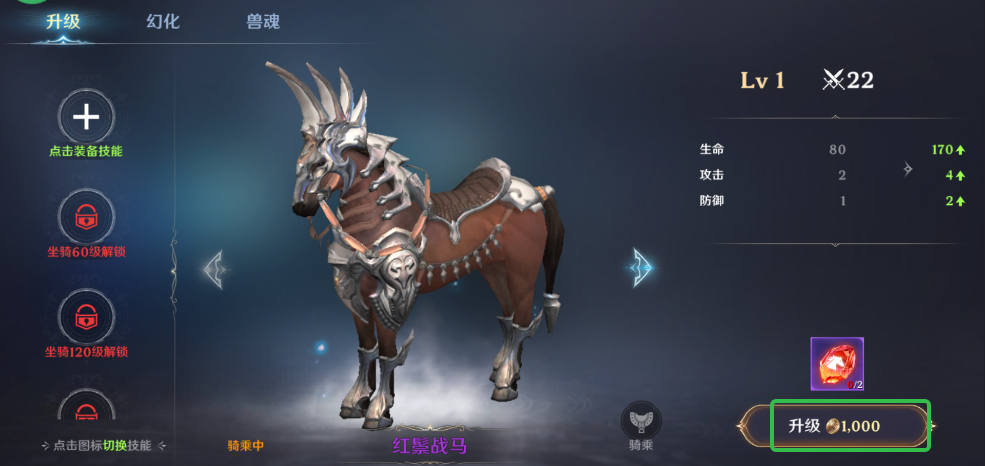Click the plus skill equip slot
The height and width of the screenshot is (466, 985).
click(86, 117)
